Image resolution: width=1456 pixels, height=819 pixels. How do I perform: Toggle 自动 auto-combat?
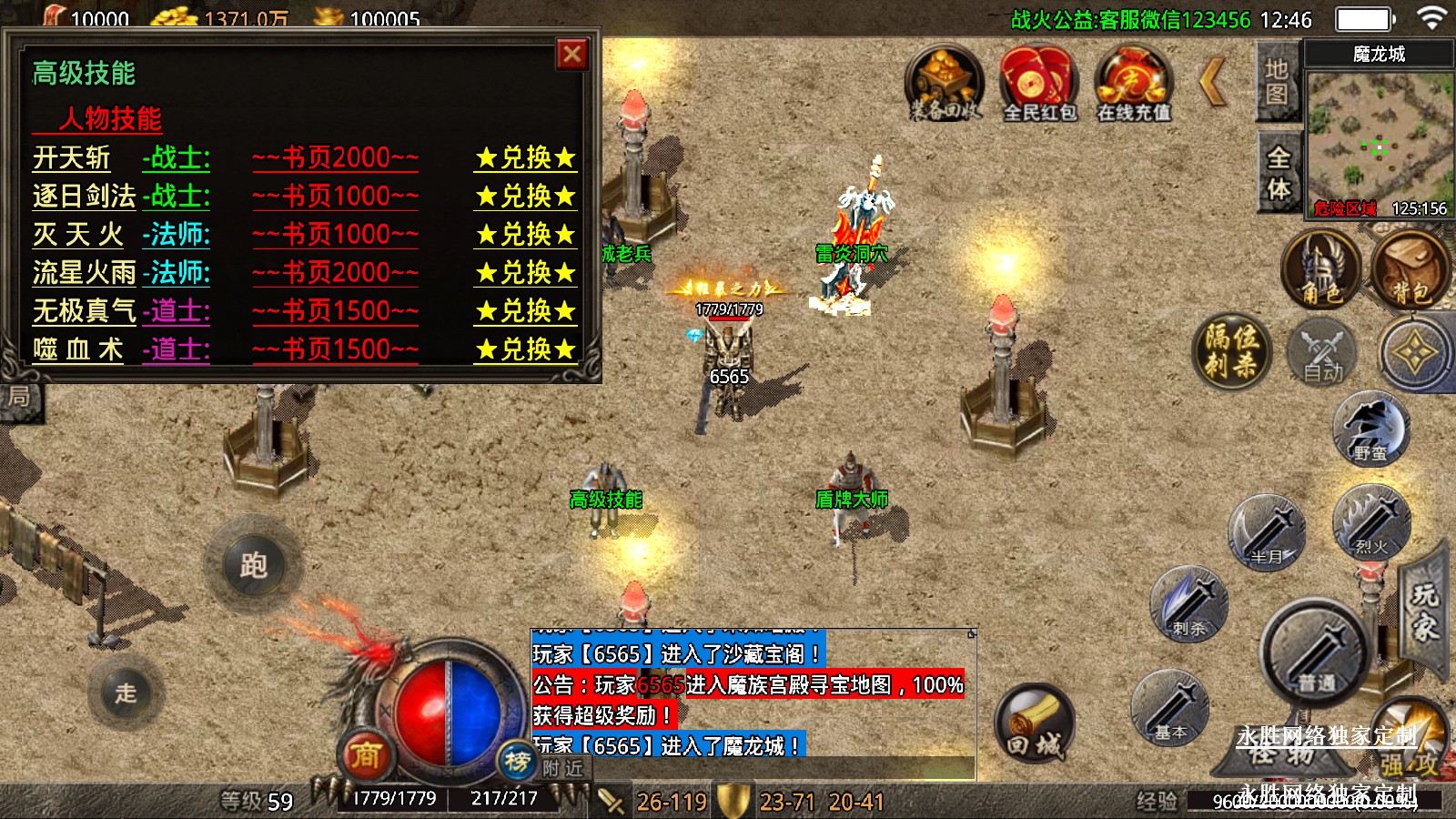tap(1321, 354)
